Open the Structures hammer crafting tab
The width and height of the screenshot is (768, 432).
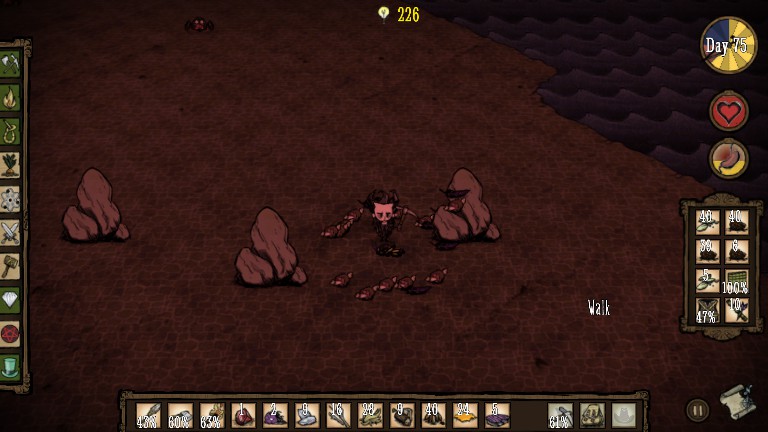click(x=11, y=266)
